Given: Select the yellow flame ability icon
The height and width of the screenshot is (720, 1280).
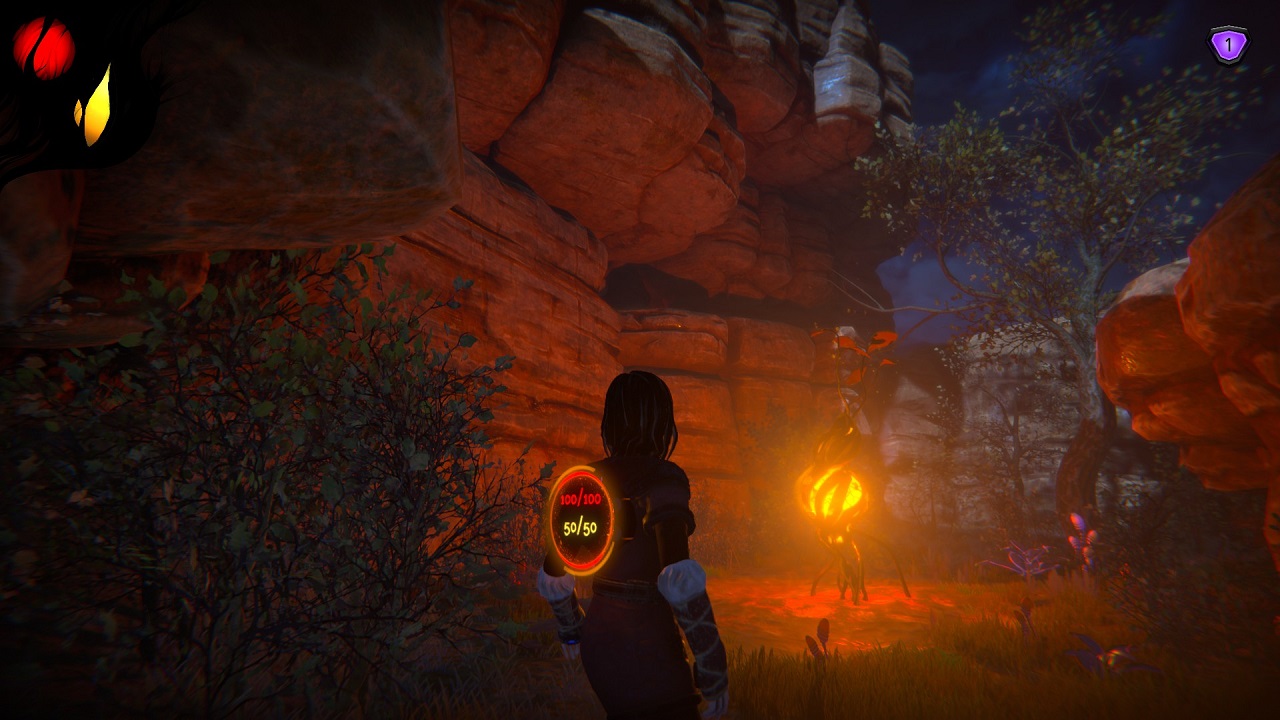Looking at the screenshot, I should pos(94,108).
